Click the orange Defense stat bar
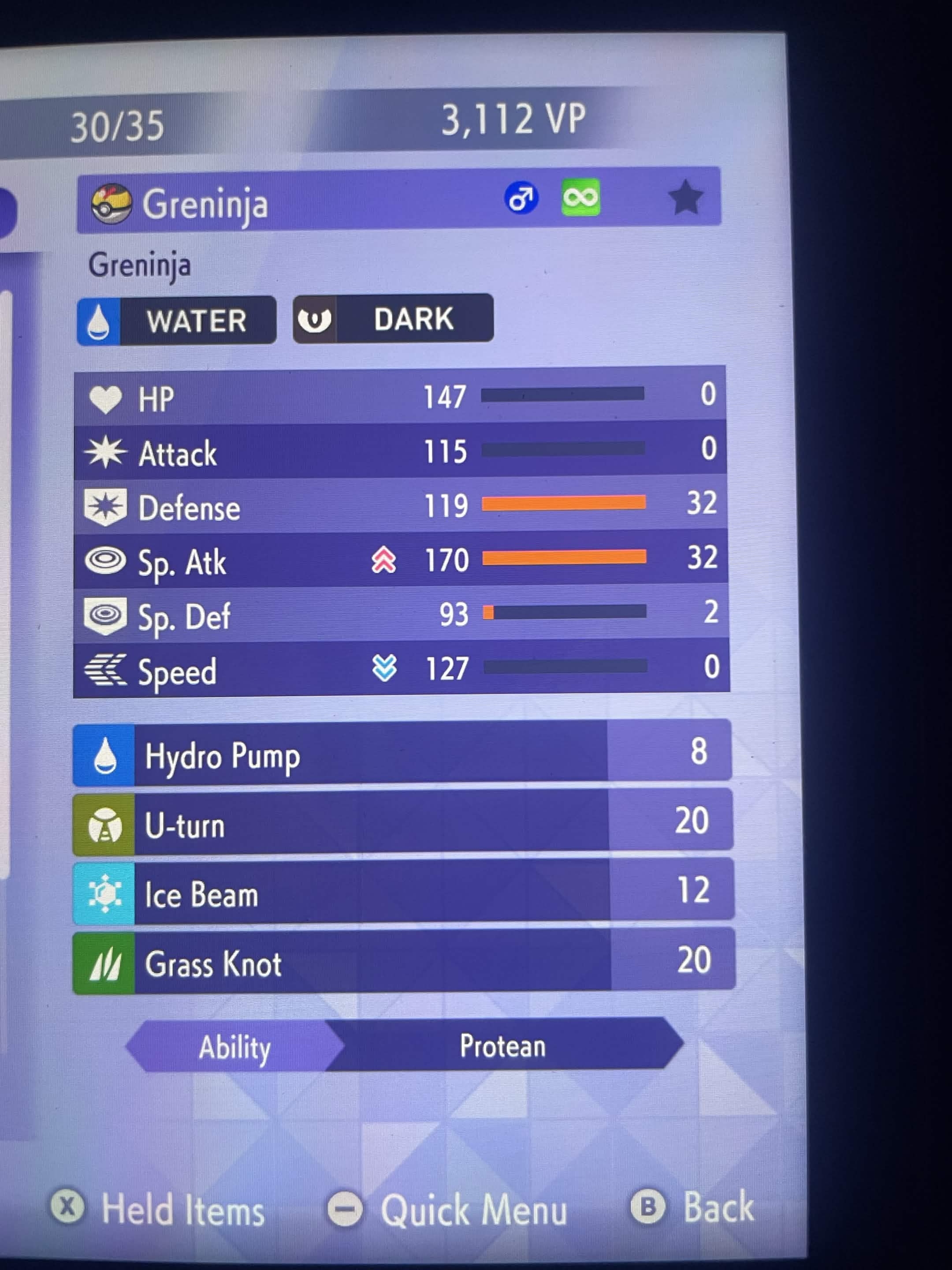Image resolution: width=952 pixels, height=1270 pixels. 565,505
